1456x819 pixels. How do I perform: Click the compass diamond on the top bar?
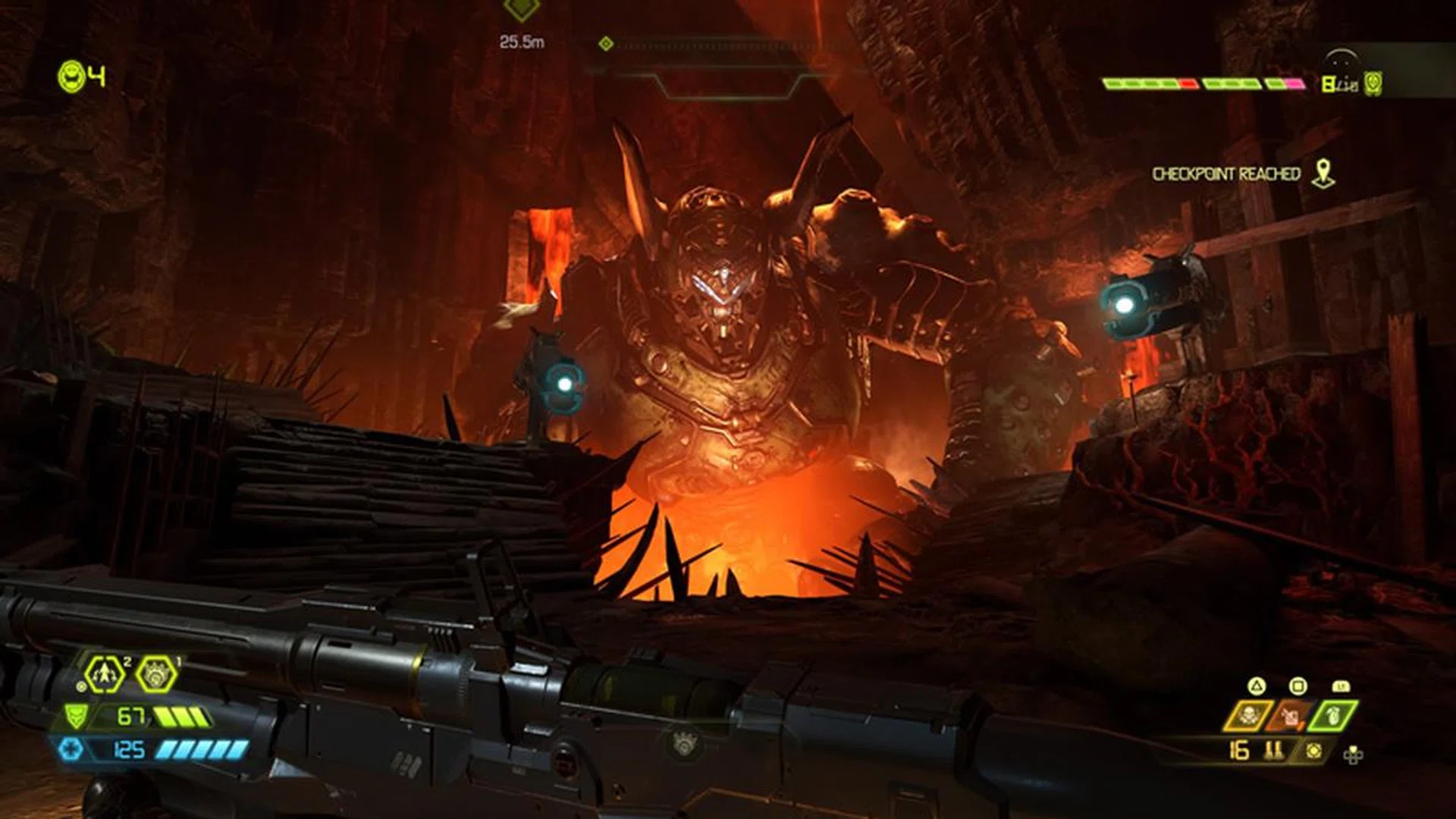click(606, 43)
